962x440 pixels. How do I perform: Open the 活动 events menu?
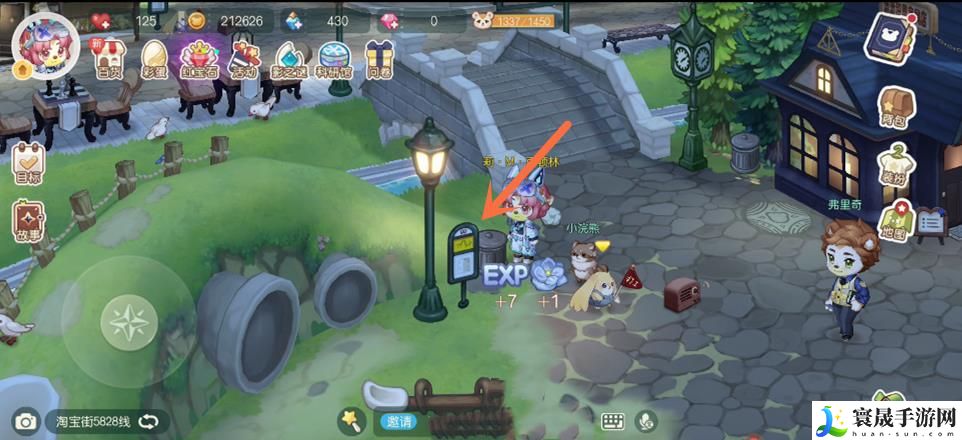coord(245,58)
